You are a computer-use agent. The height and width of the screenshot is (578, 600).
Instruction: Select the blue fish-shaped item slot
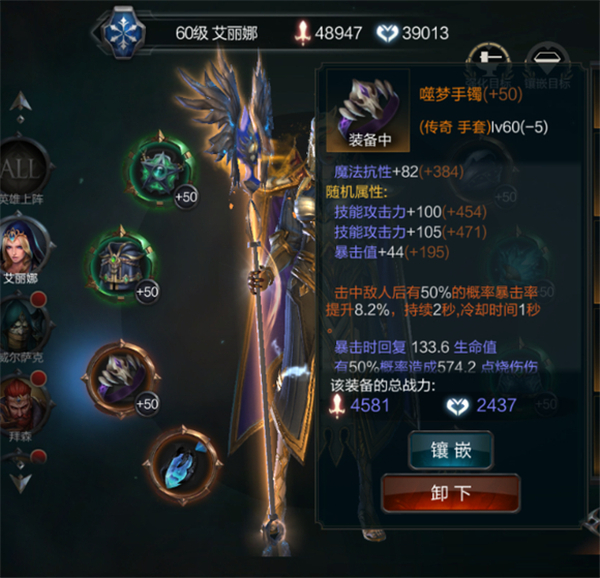click(x=182, y=462)
